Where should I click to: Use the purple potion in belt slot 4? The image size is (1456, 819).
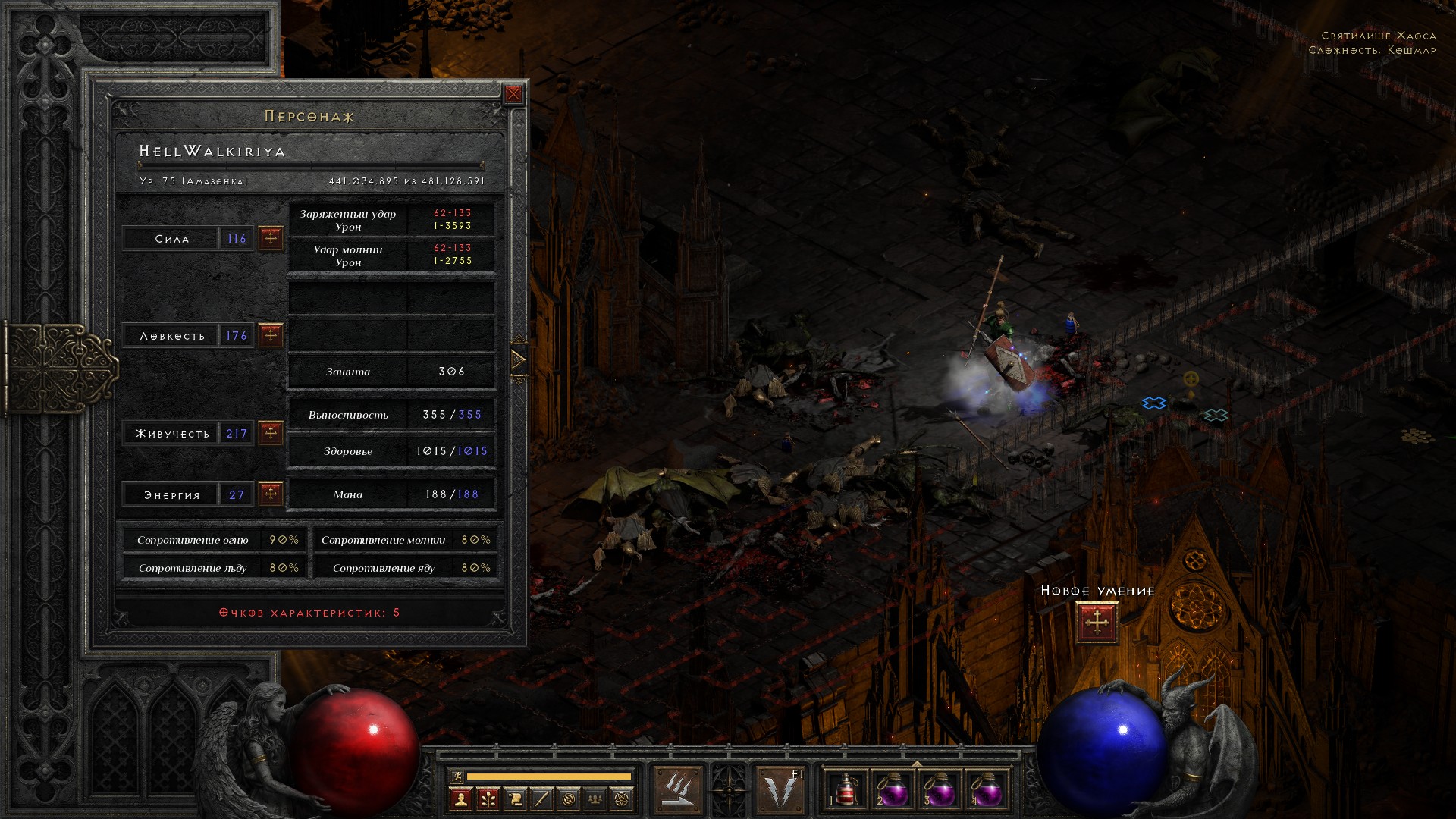[986, 789]
